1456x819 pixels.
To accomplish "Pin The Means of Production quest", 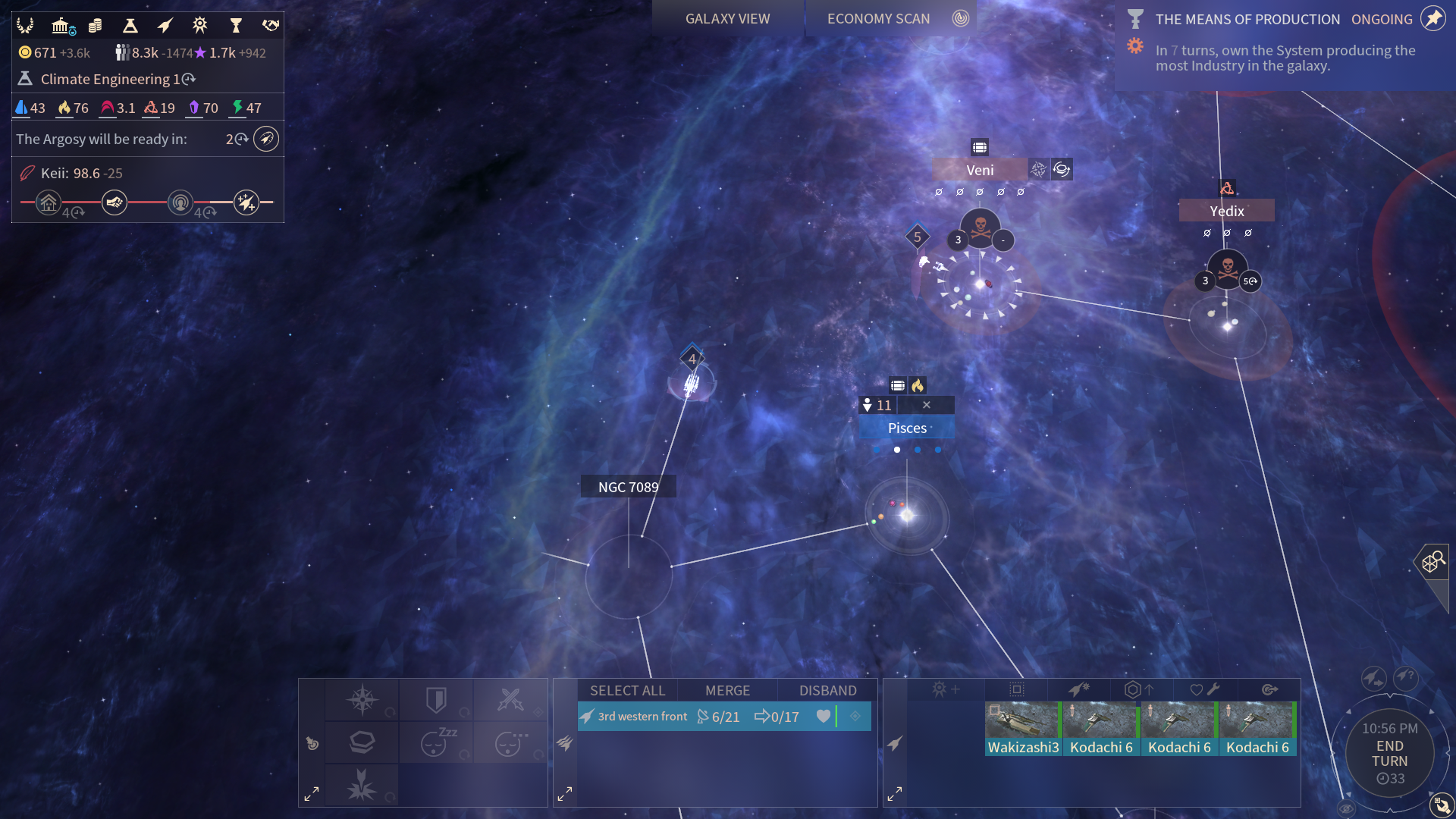I will [1433, 19].
